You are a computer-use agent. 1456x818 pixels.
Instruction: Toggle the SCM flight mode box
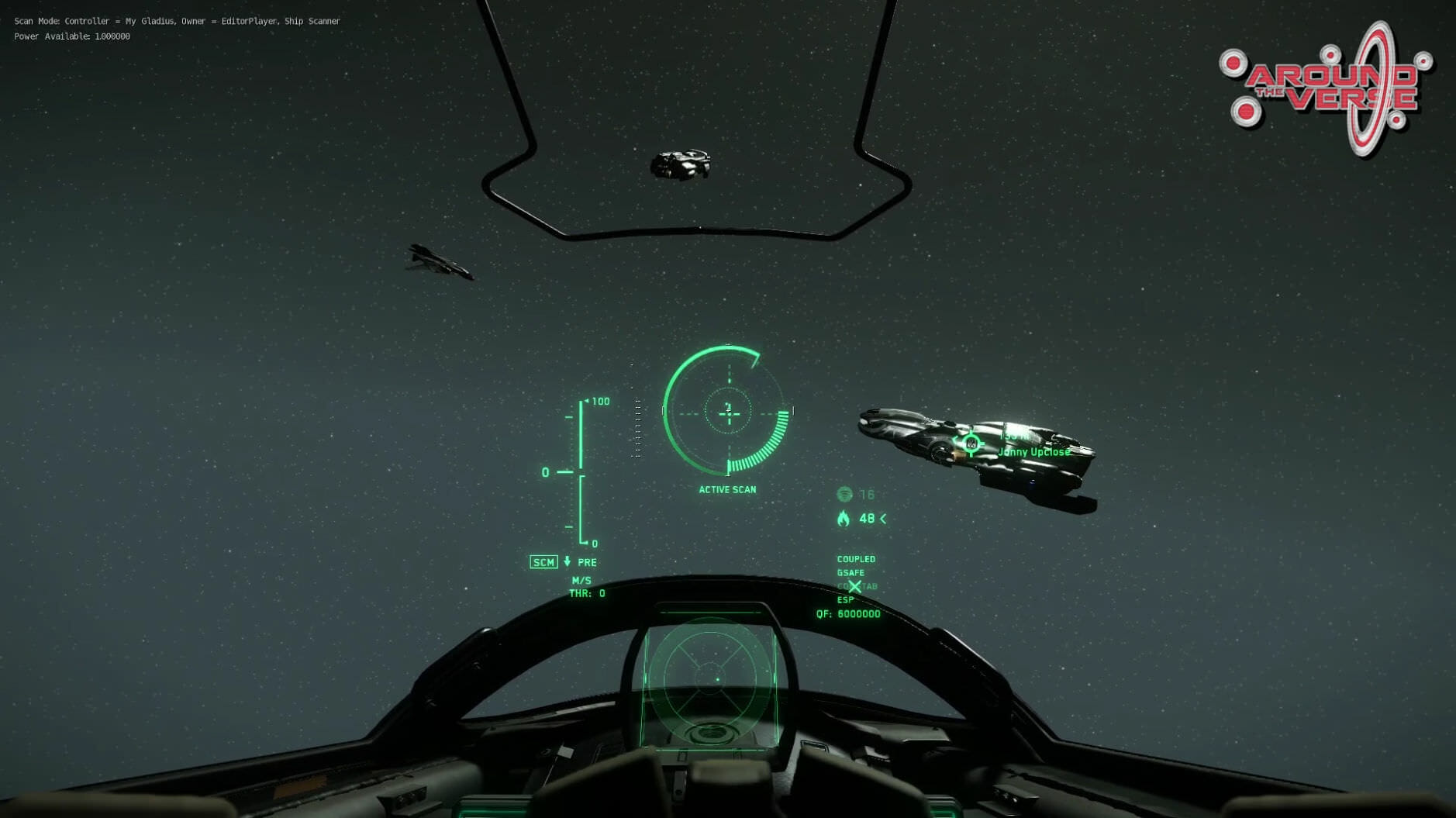coord(543,562)
